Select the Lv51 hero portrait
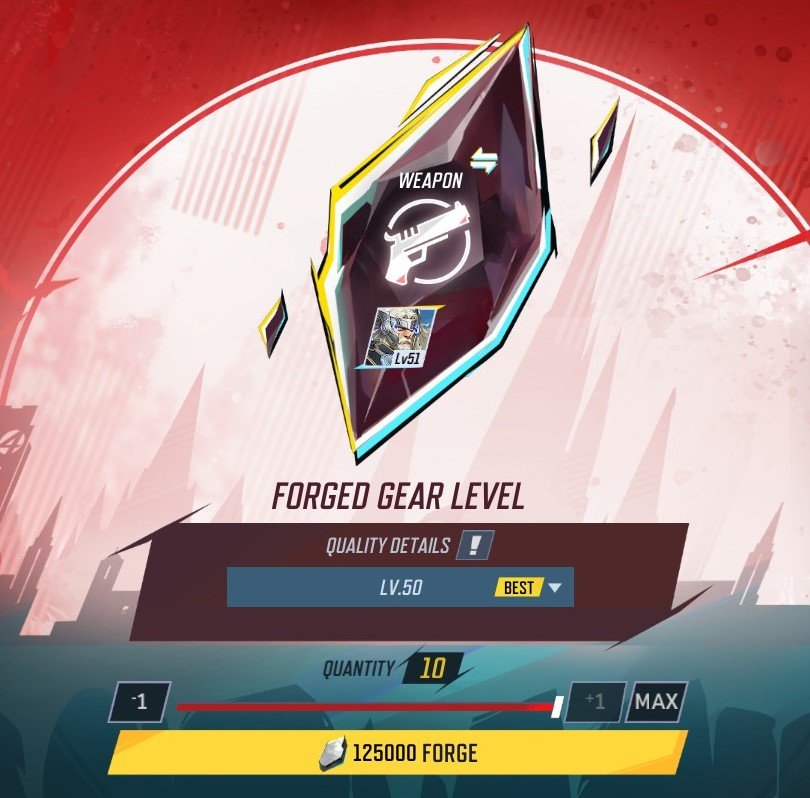The width and height of the screenshot is (810, 798). pyautogui.click(x=405, y=336)
